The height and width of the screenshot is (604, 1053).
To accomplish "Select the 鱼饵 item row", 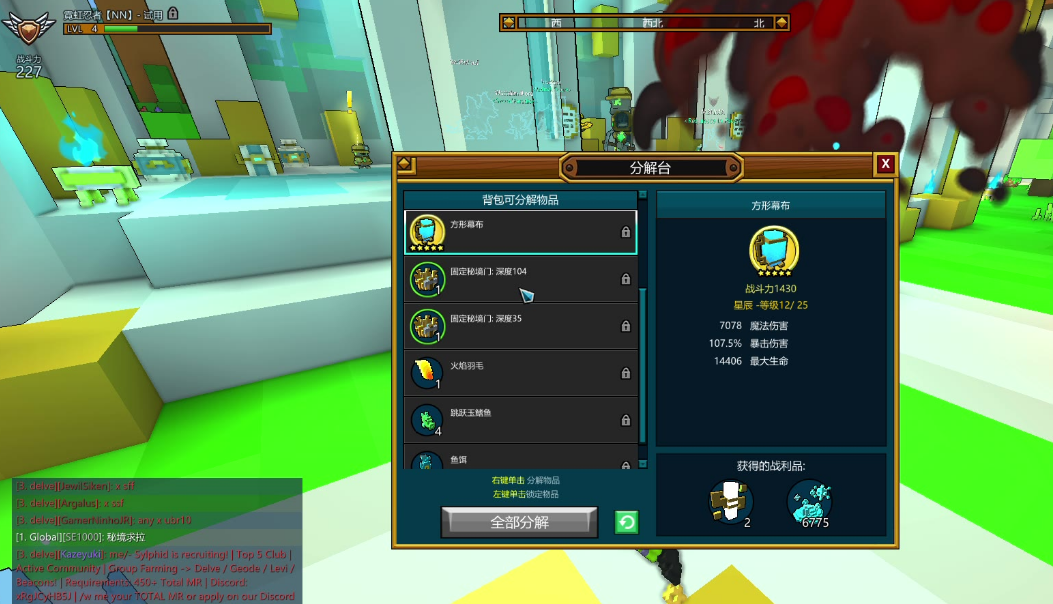I will (520, 460).
